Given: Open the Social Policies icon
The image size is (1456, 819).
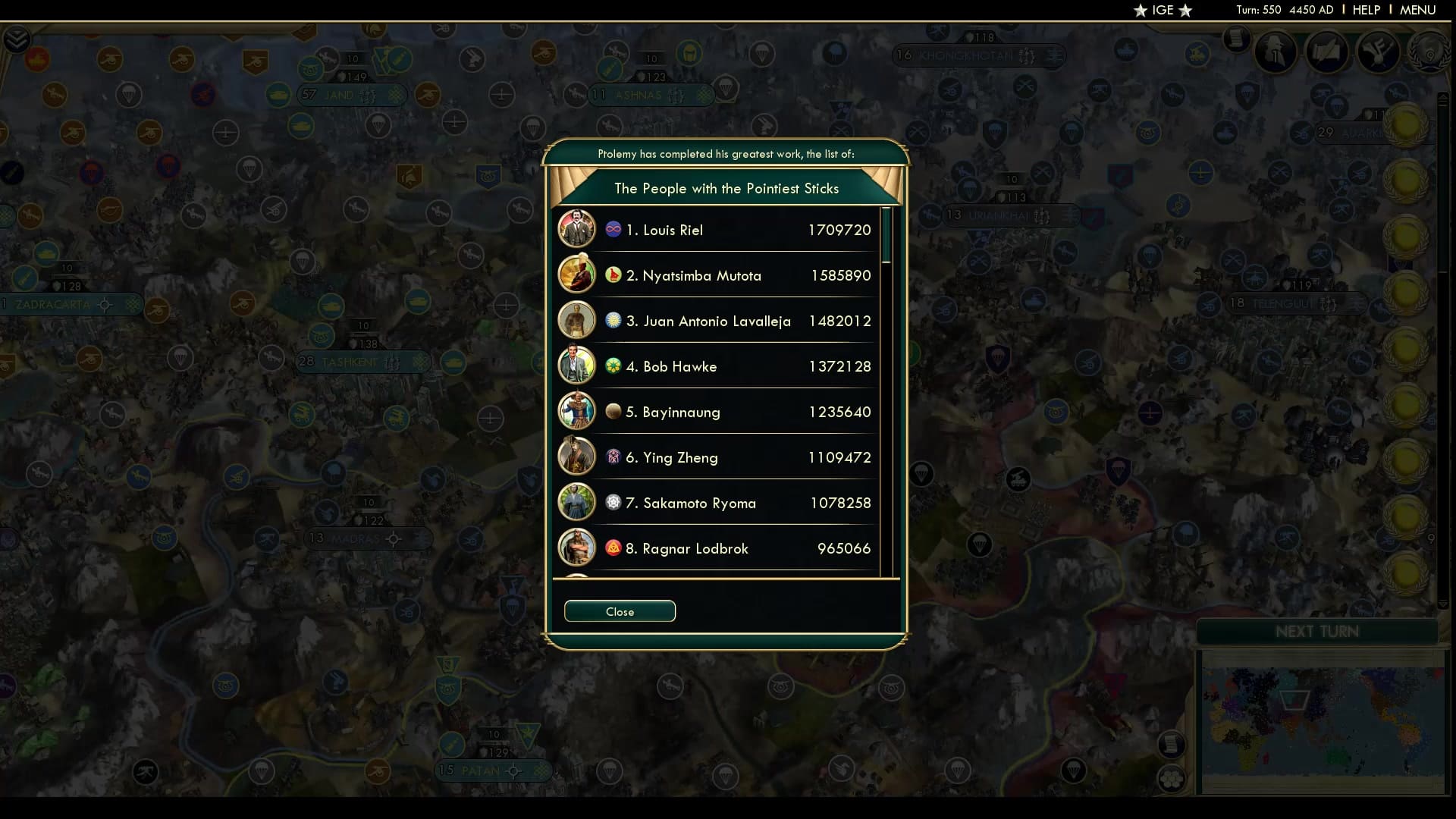Looking at the screenshot, I should click(1379, 53).
